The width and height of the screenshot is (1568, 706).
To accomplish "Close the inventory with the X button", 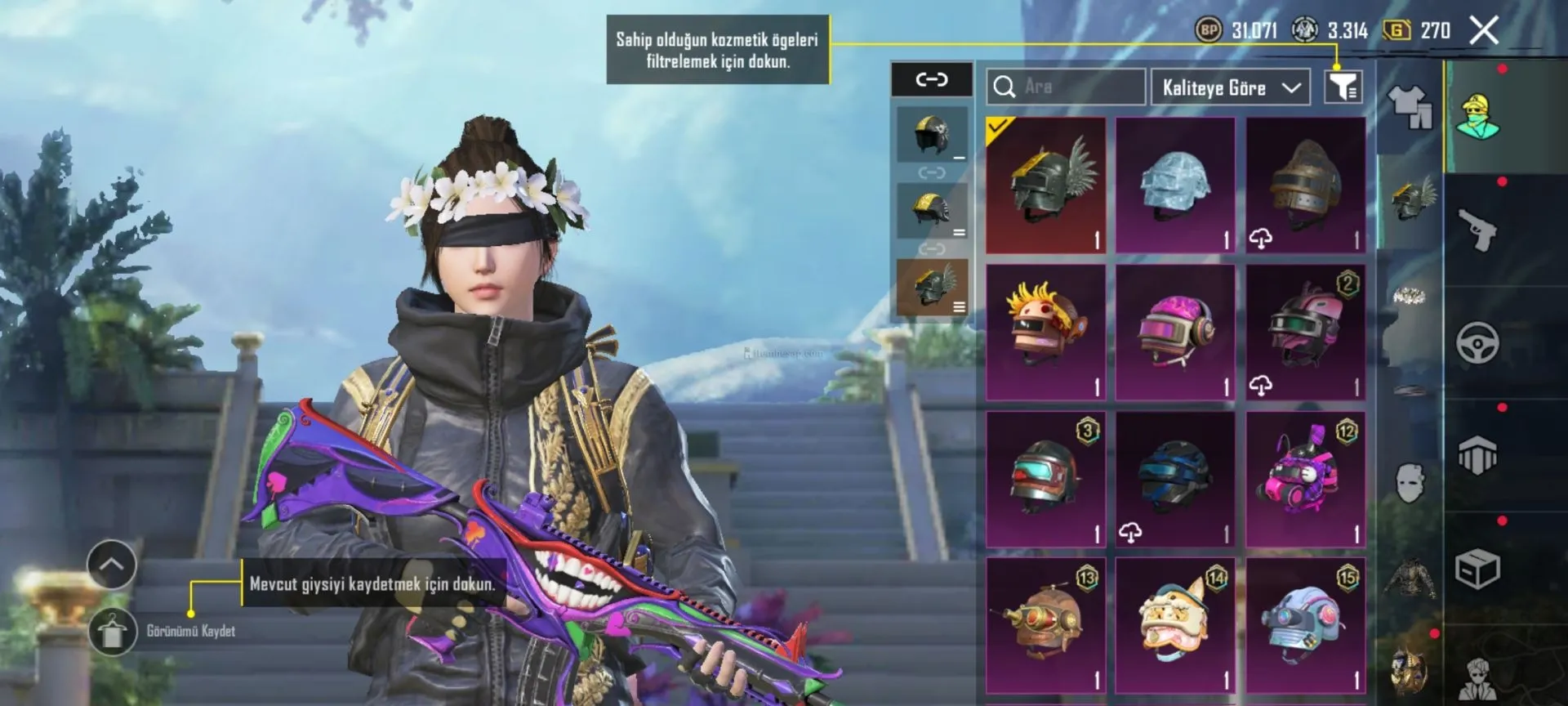I will (x=1483, y=31).
